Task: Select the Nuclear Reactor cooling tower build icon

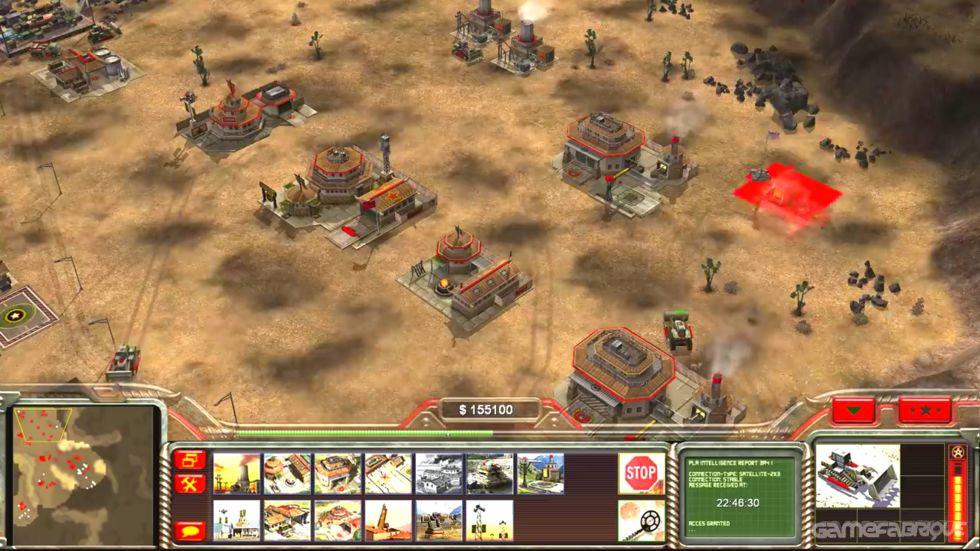Action: 237,473
